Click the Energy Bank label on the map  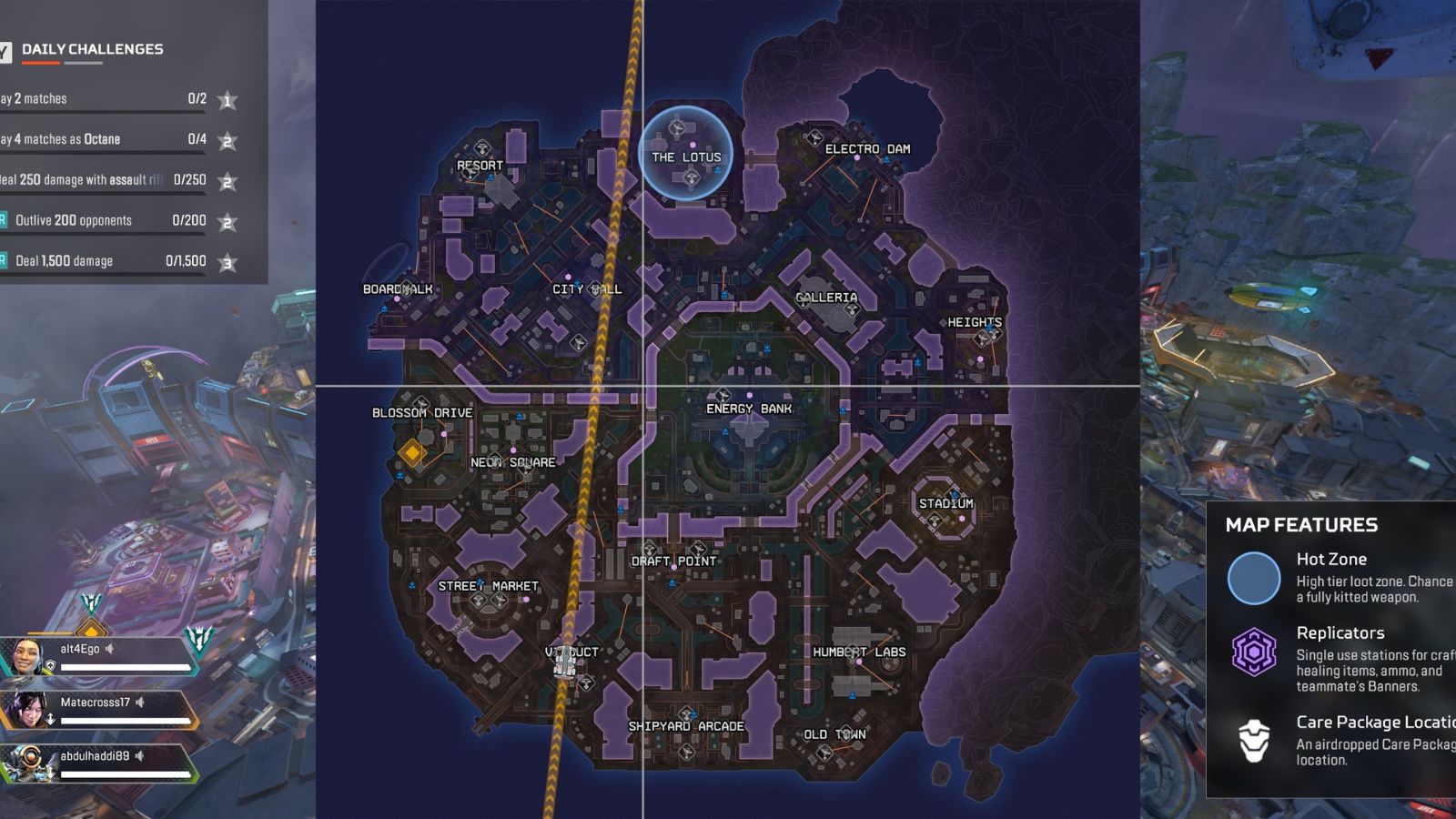(x=749, y=409)
